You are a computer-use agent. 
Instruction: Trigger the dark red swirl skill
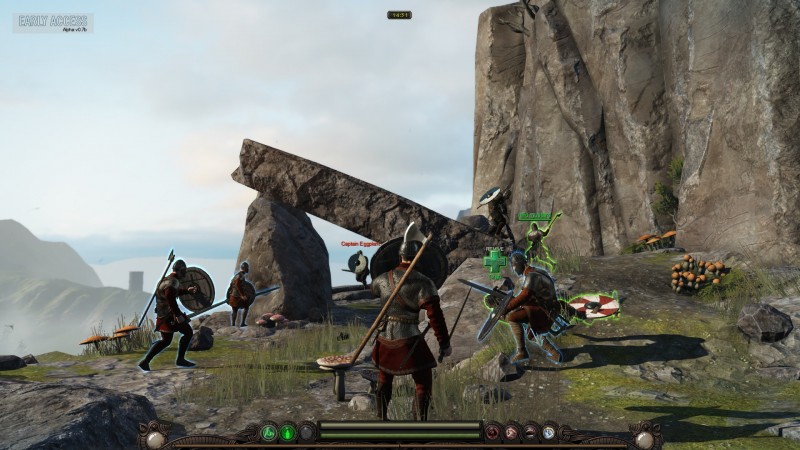point(492,432)
